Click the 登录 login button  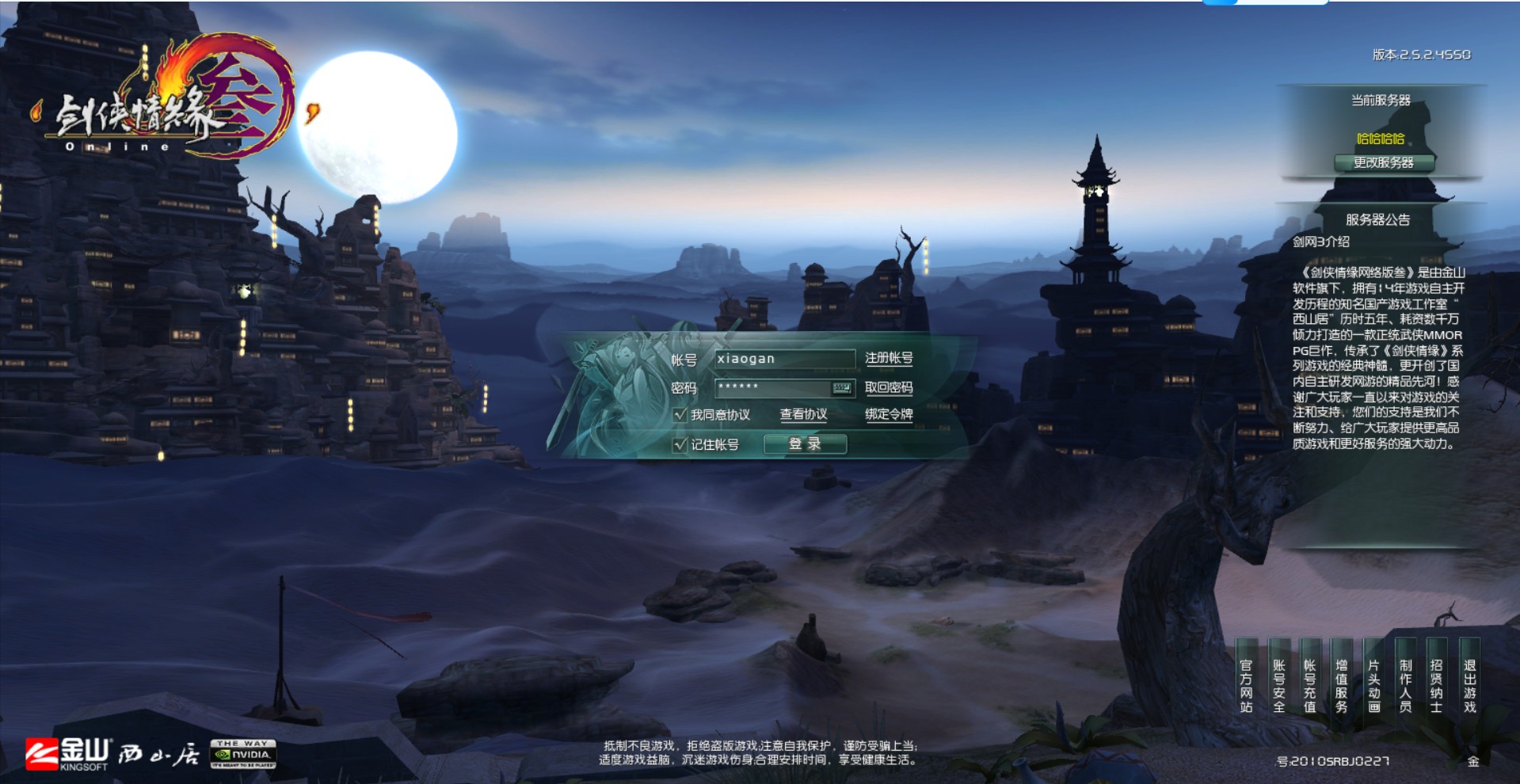[805, 444]
